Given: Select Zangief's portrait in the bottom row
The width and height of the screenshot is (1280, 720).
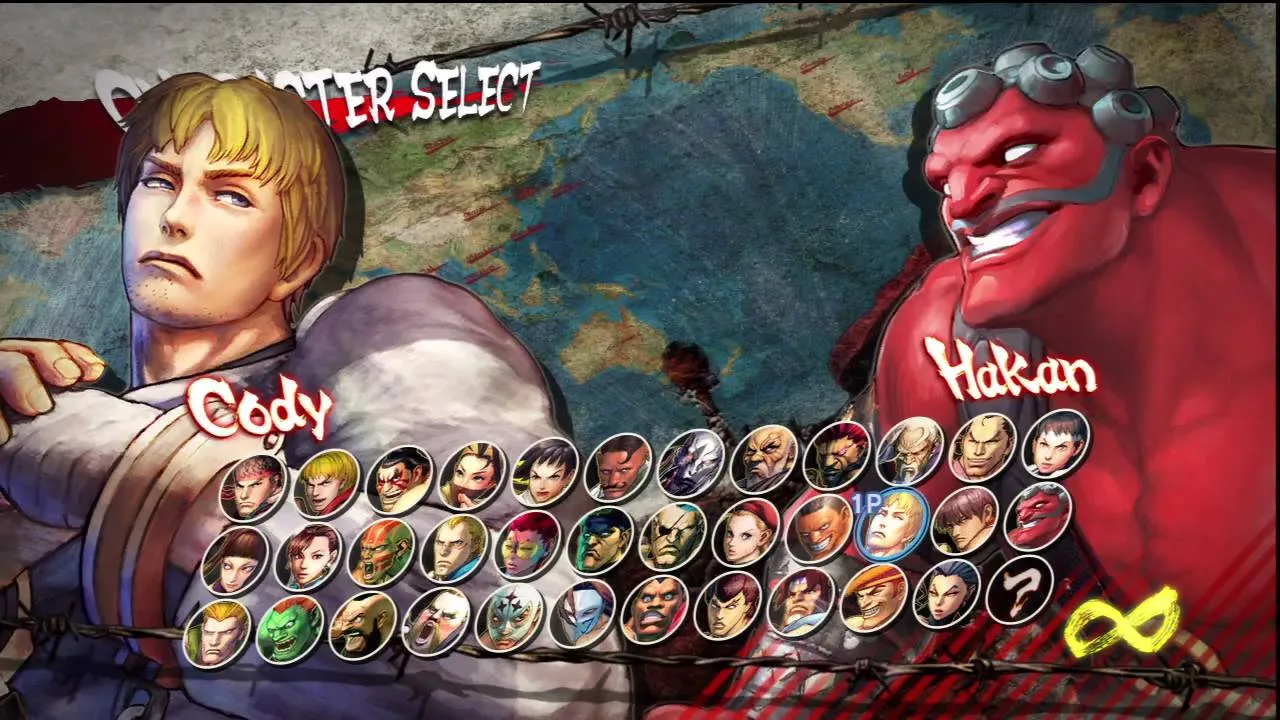Looking at the screenshot, I should (359, 623).
